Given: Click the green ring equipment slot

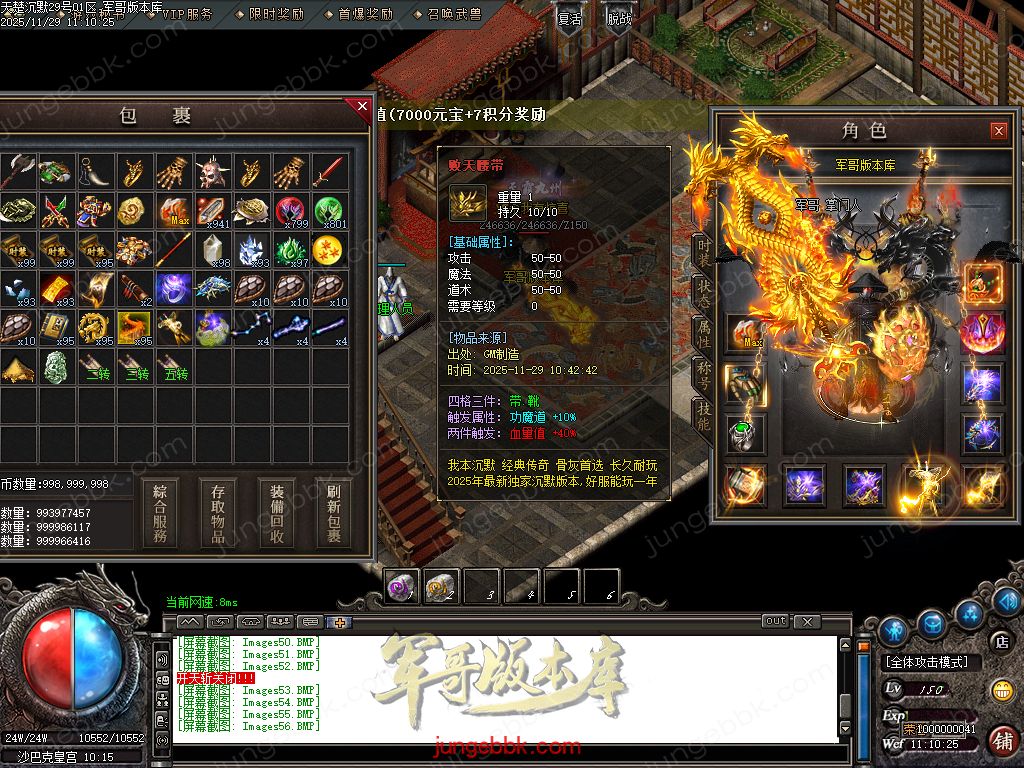Looking at the screenshot, I should [745, 433].
